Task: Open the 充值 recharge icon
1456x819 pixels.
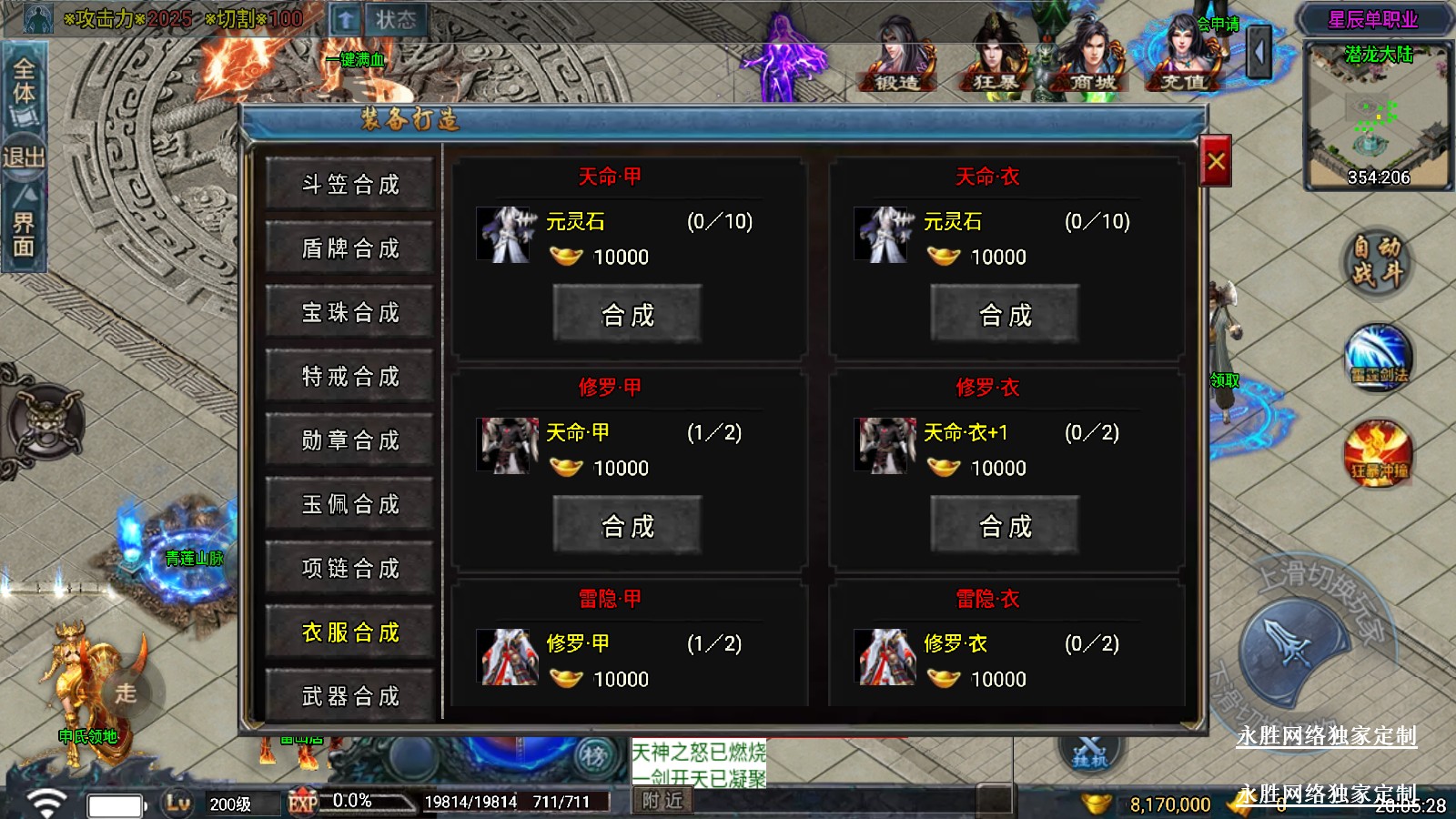Action: coord(1182,59)
